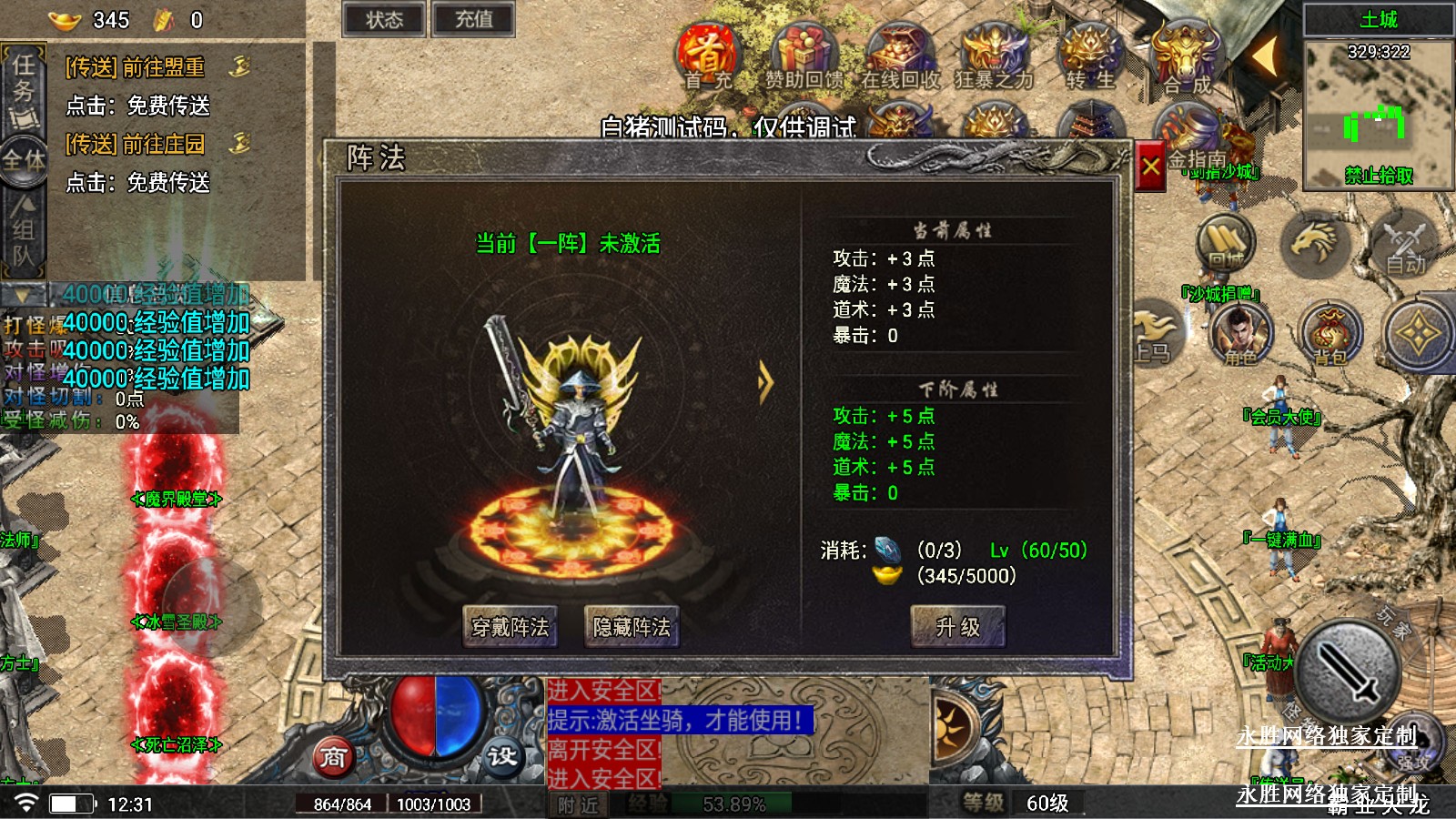Open the 状态 status panel
Image resolution: width=1456 pixels, height=819 pixels.
(x=384, y=20)
